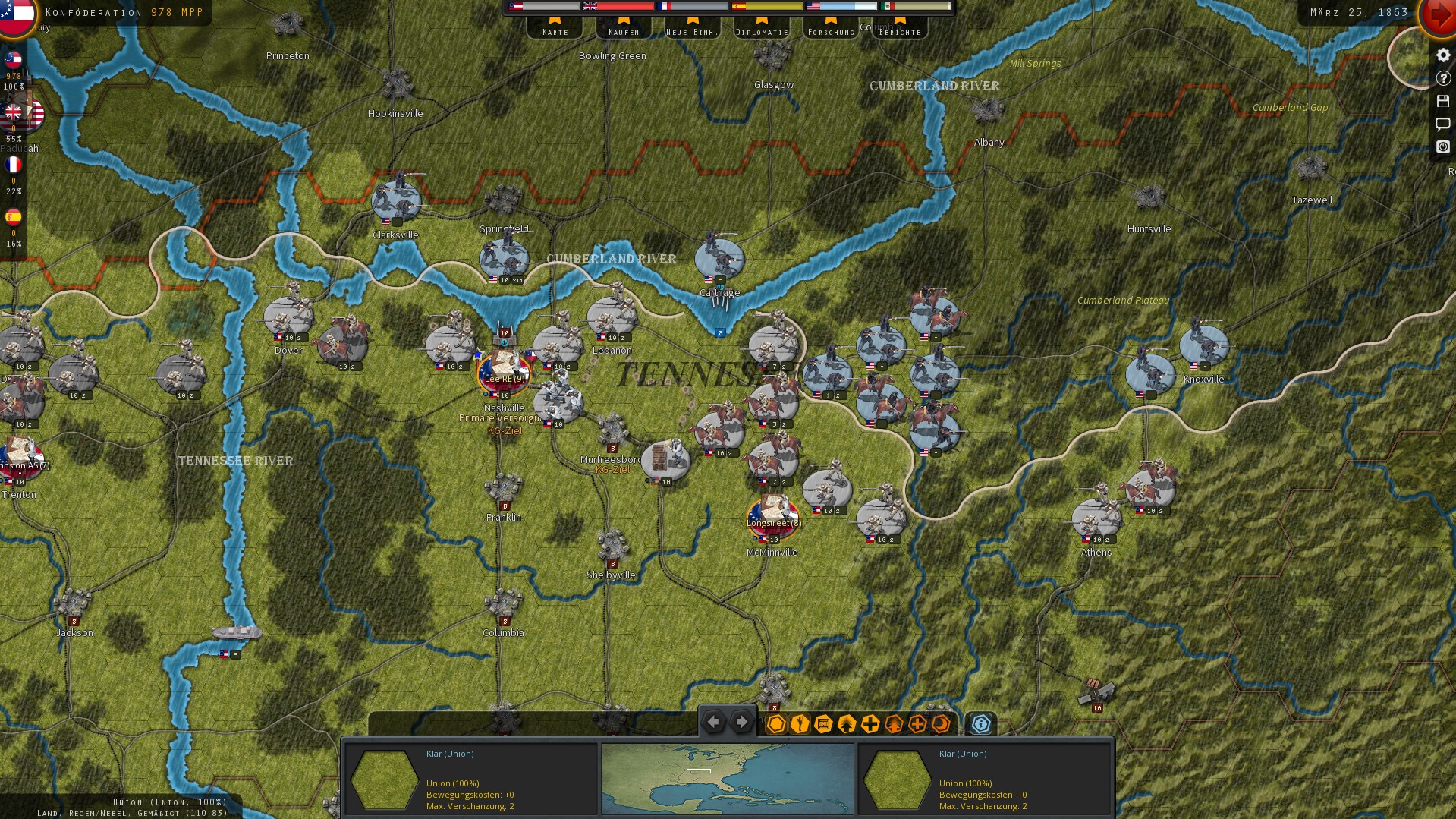Open the Diplomatie menu

coord(761,30)
